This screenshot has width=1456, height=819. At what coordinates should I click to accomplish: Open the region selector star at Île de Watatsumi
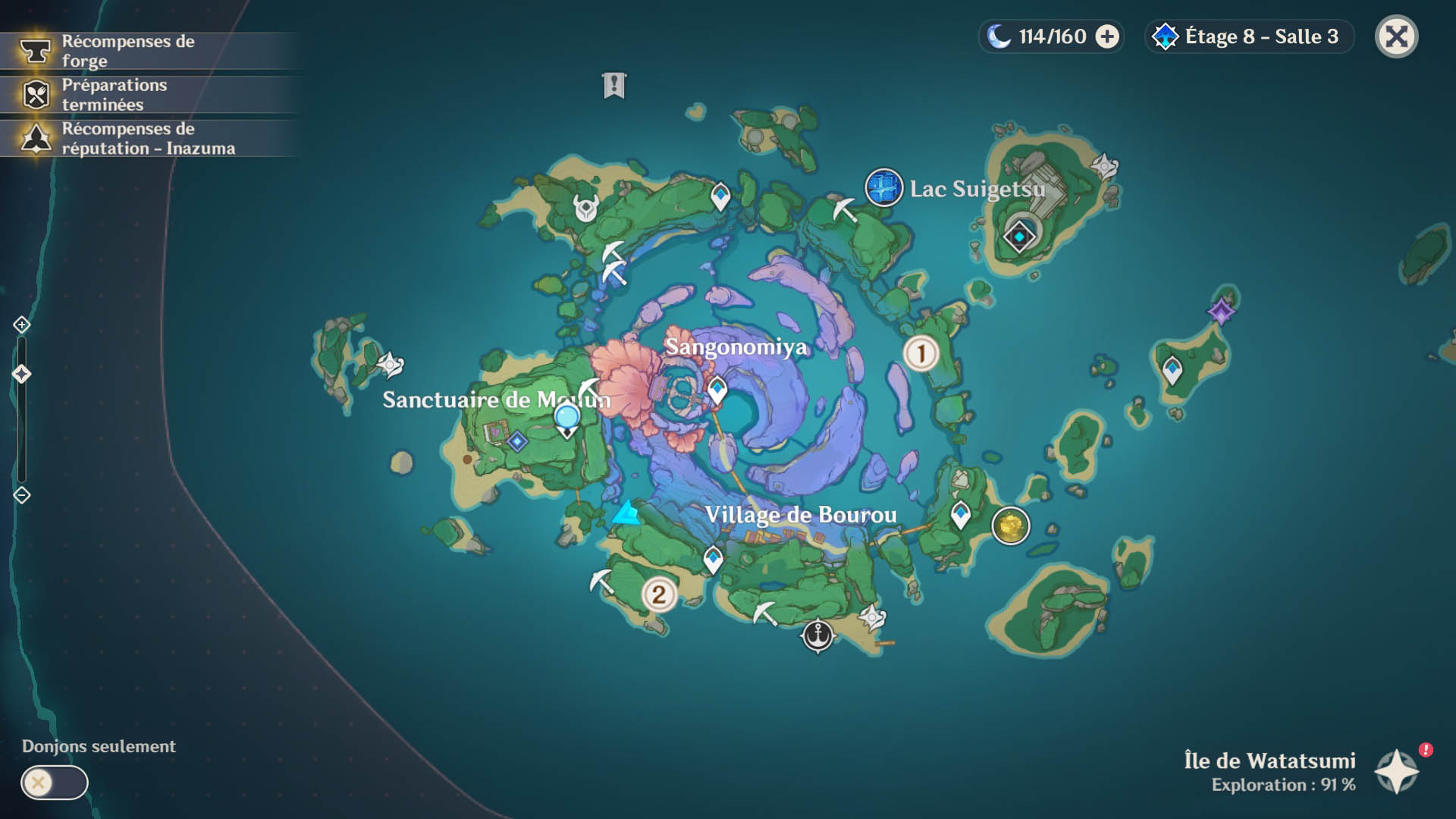(x=1397, y=770)
